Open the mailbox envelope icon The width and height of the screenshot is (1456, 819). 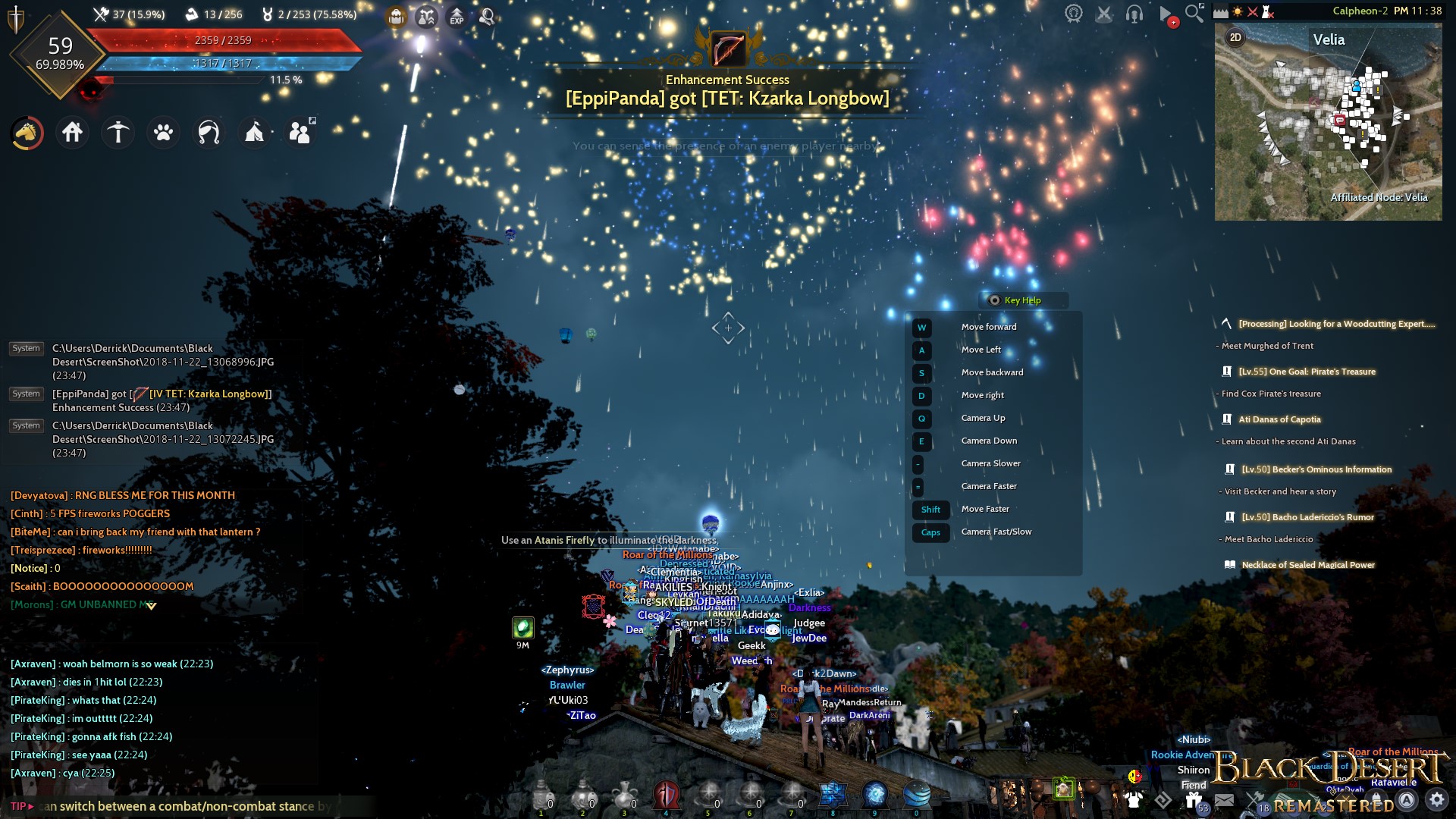(x=1225, y=799)
